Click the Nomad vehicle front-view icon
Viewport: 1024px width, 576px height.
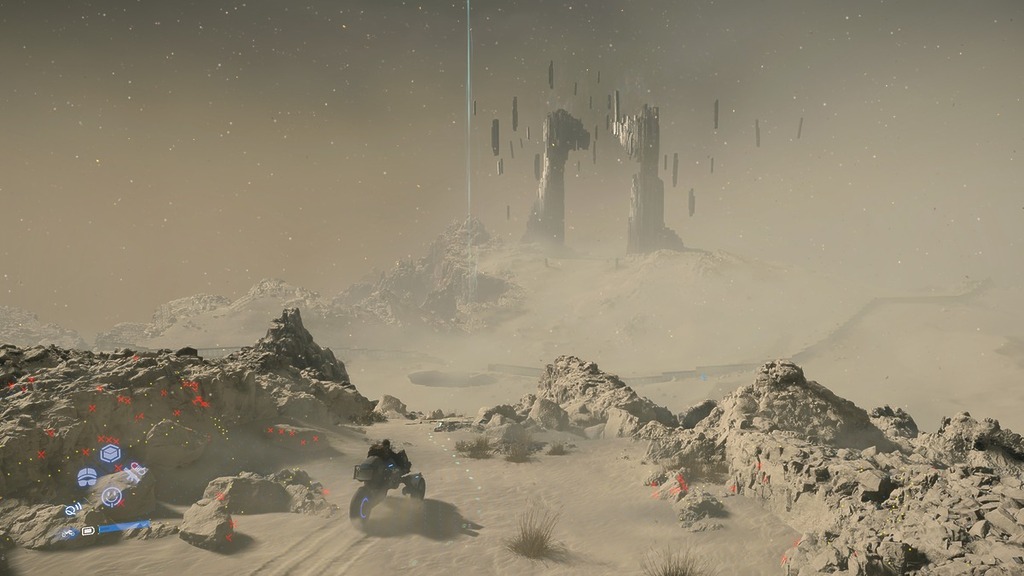tap(87, 477)
